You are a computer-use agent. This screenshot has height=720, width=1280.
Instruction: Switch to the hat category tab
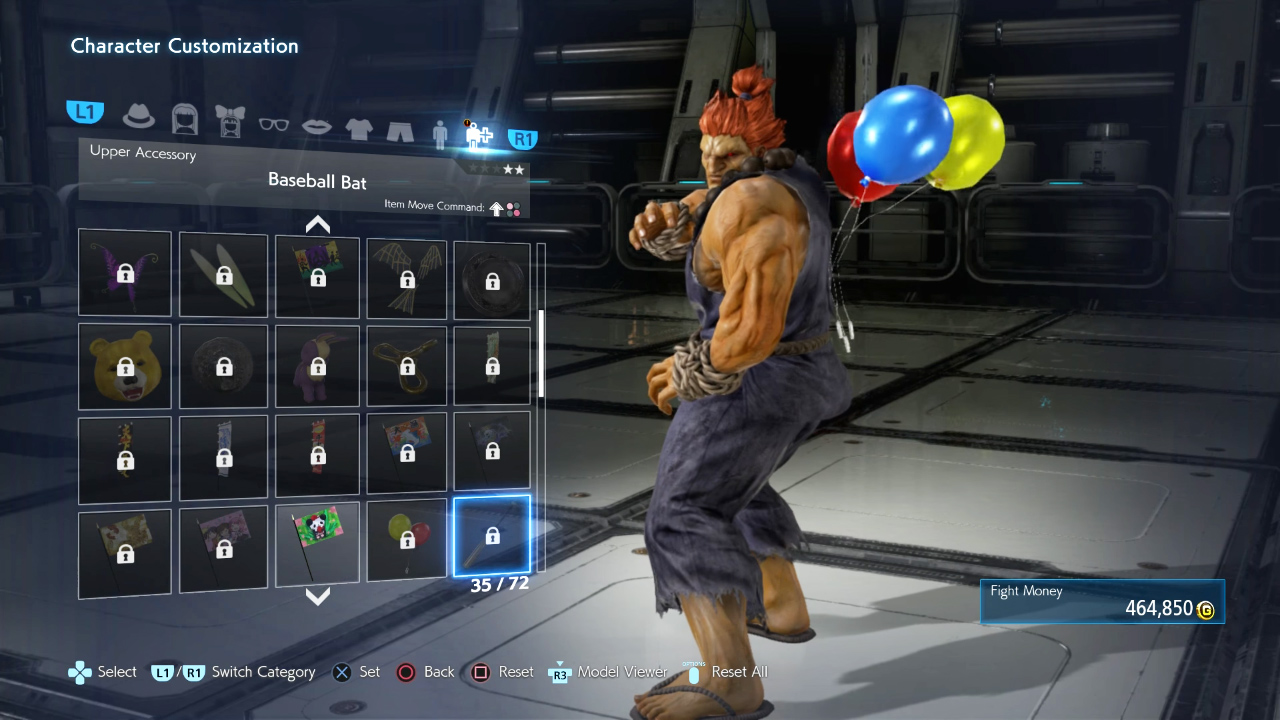point(139,115)
